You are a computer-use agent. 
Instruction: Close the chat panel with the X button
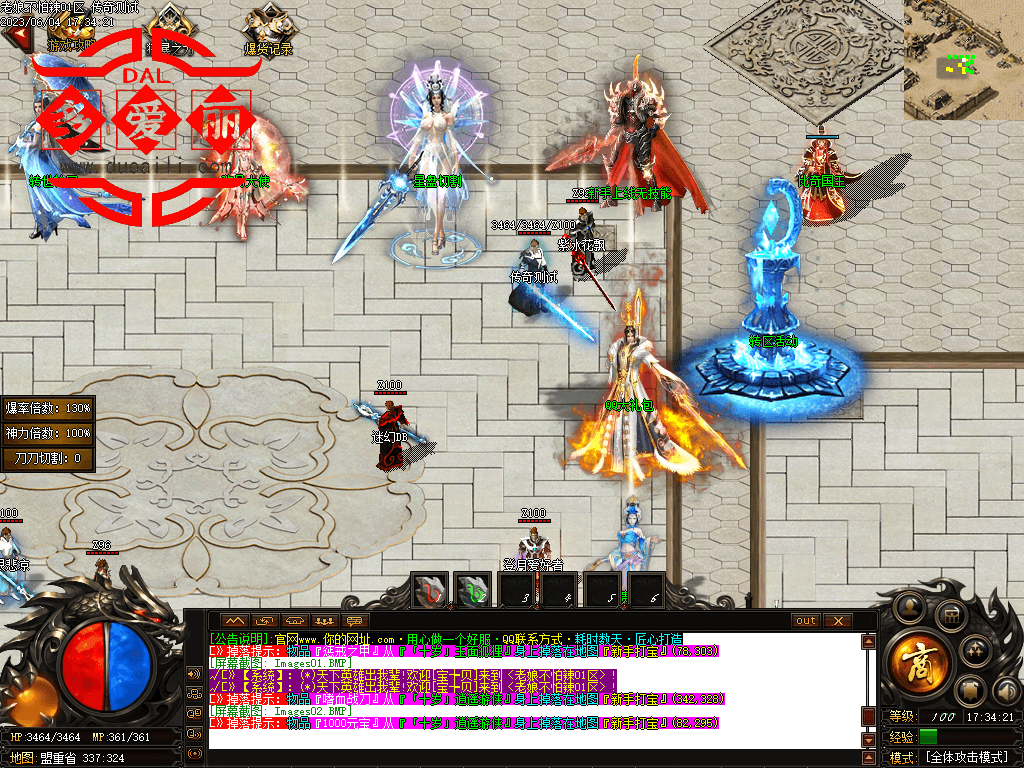coord(837,621)
